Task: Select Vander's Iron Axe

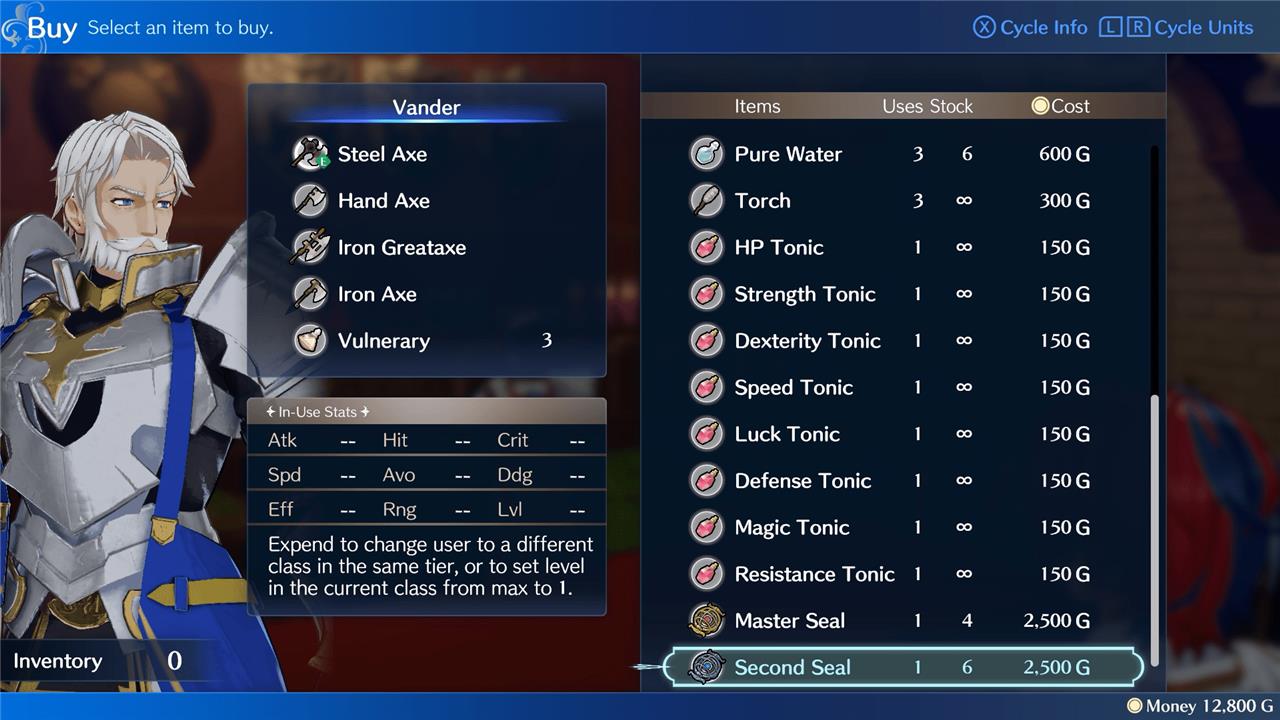Action: [x=377, y=294]
